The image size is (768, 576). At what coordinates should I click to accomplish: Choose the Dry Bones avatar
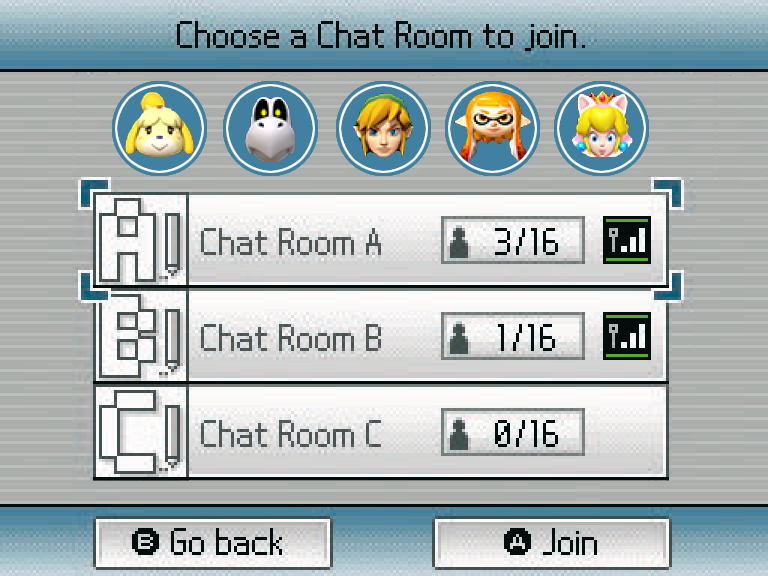pos(270,129)
